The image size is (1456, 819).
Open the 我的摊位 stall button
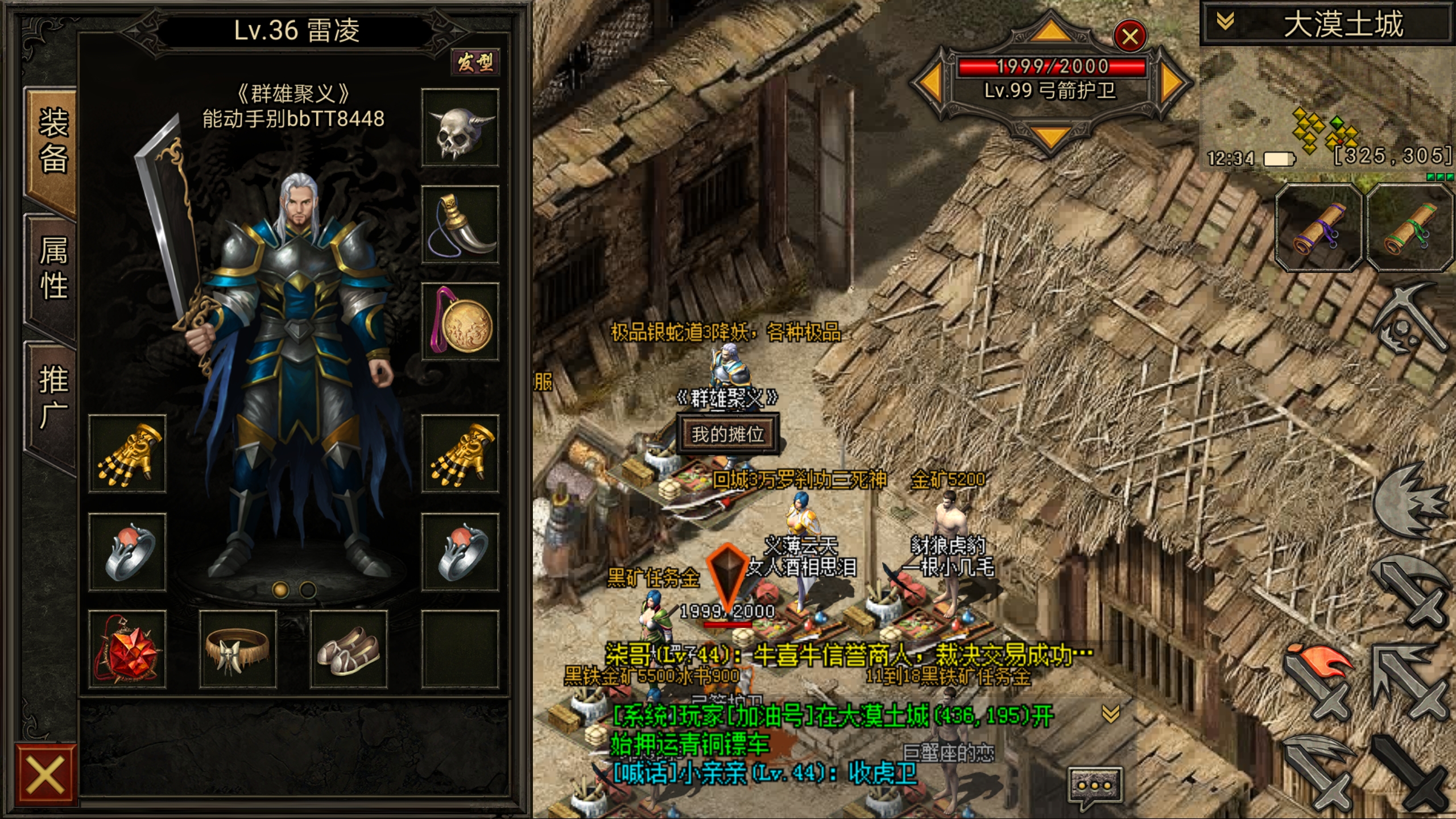pyautogui.click(x=727, y=435)
